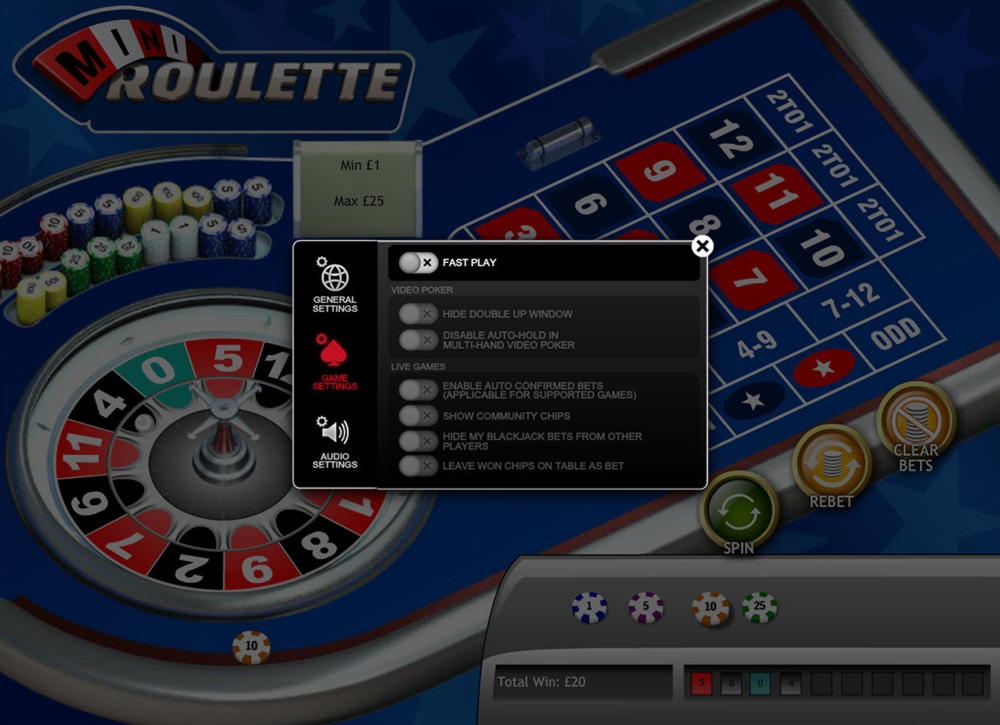The width and height of the screenshot is (1000, 725).
Task: Click the Rebet button
Action: coord(831,464)
